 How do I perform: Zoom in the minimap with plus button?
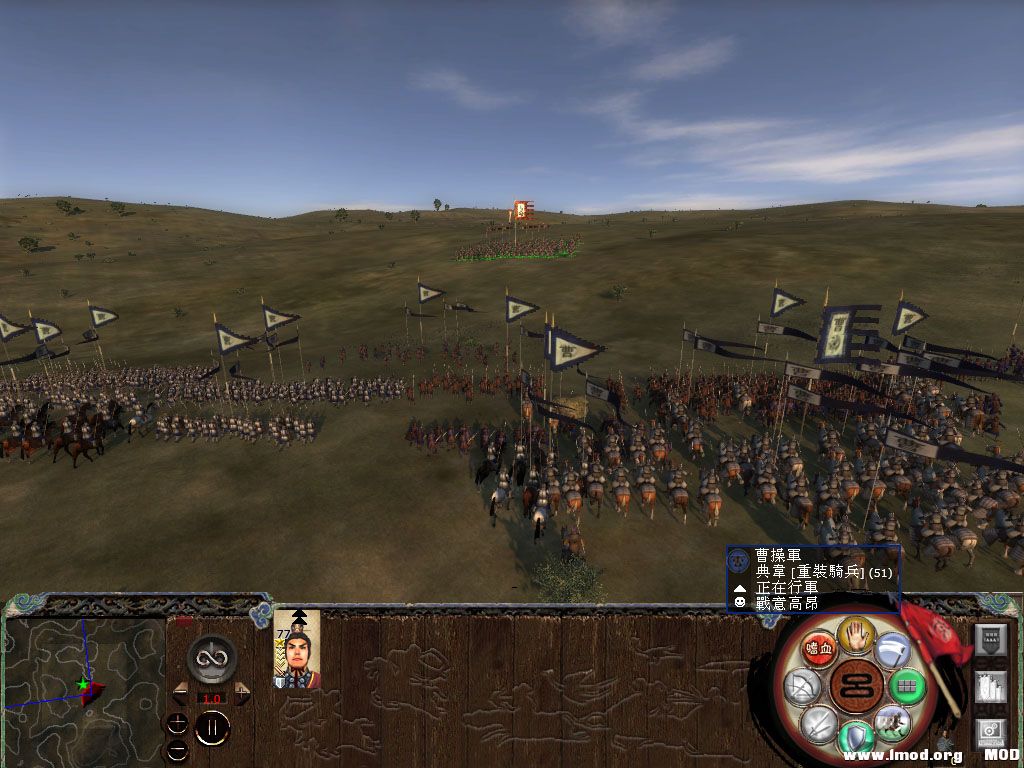pos(177,723)
